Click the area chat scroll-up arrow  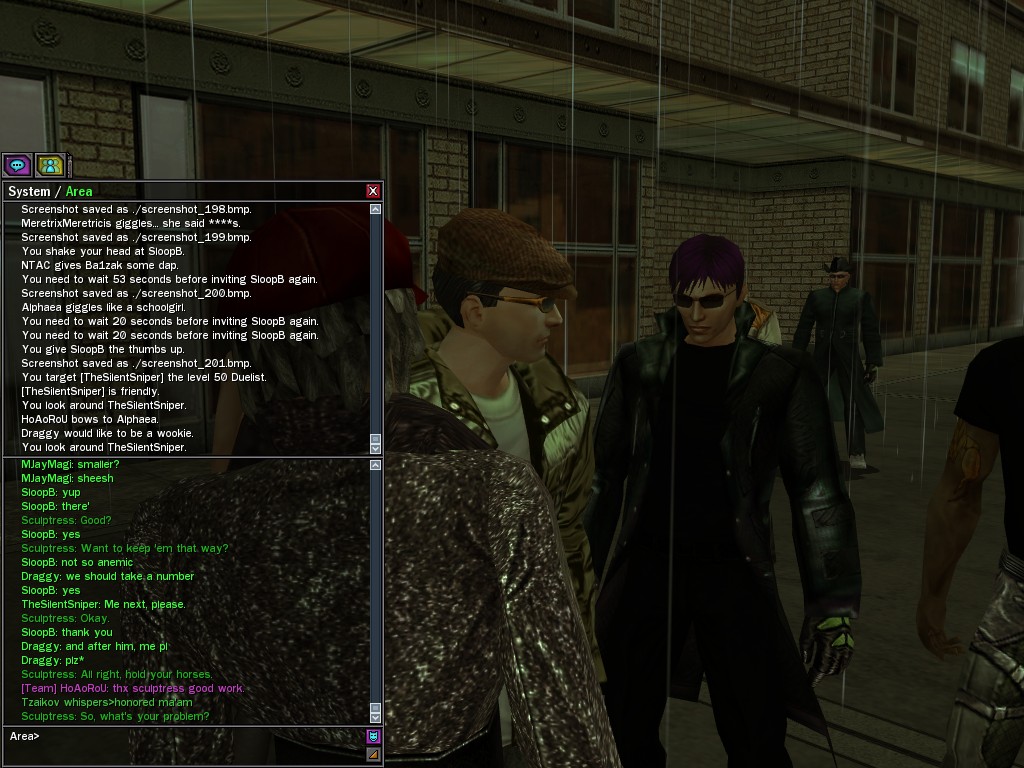[x=375, y=464]
